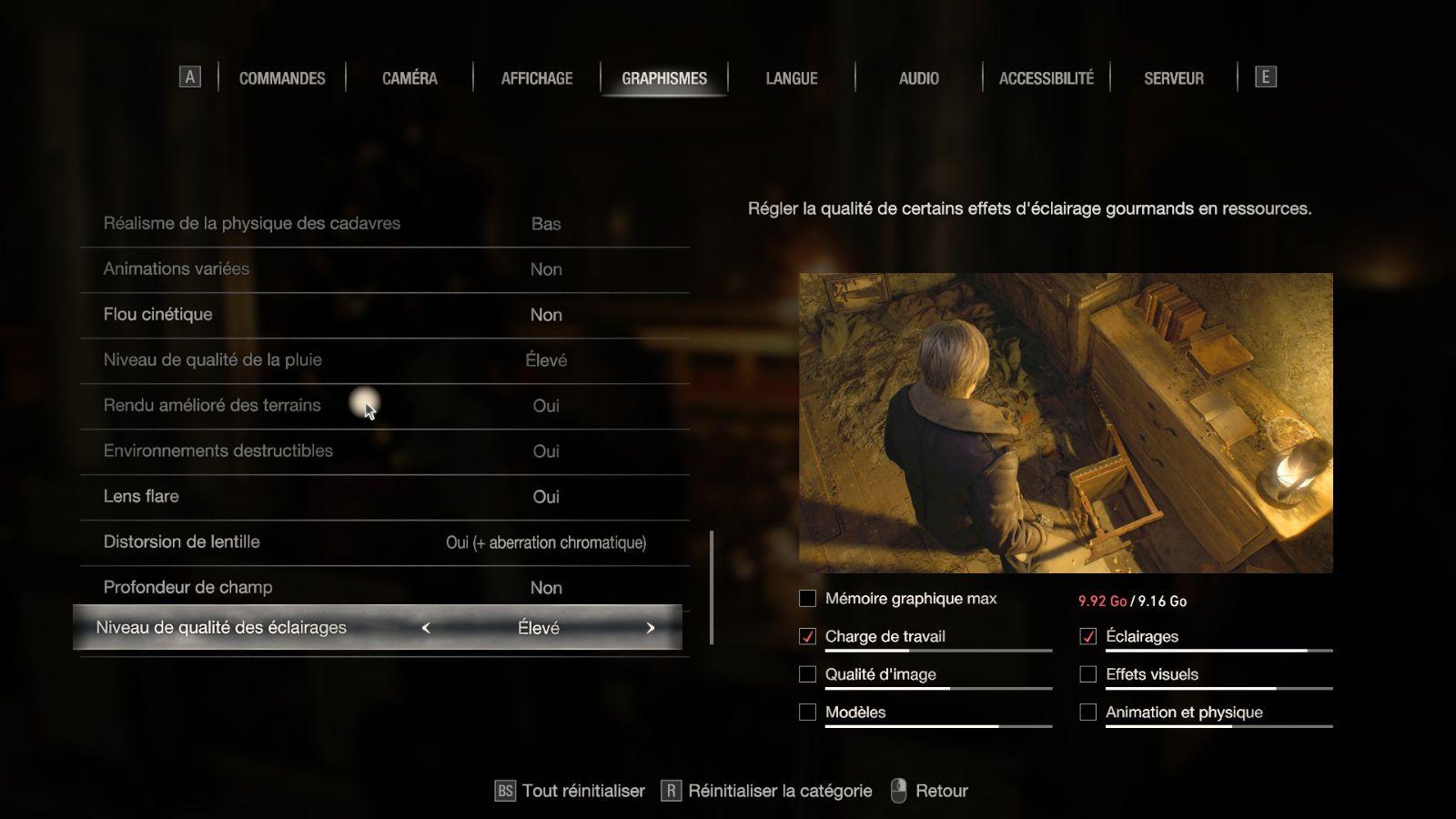This screenshot has height=819, width=1456.
Task: Tick the Qualité d'image checkbox
Action: point(807,674)
